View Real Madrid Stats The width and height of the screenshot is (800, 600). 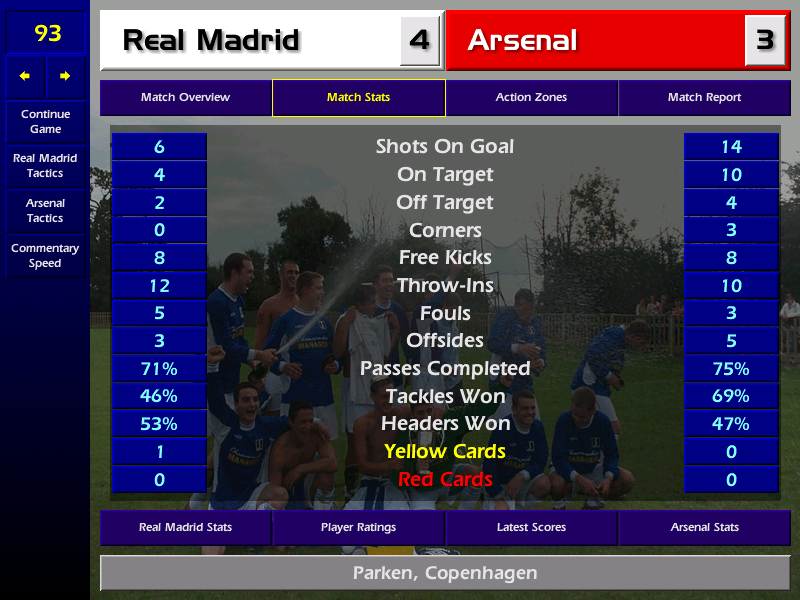coord(185,527)
